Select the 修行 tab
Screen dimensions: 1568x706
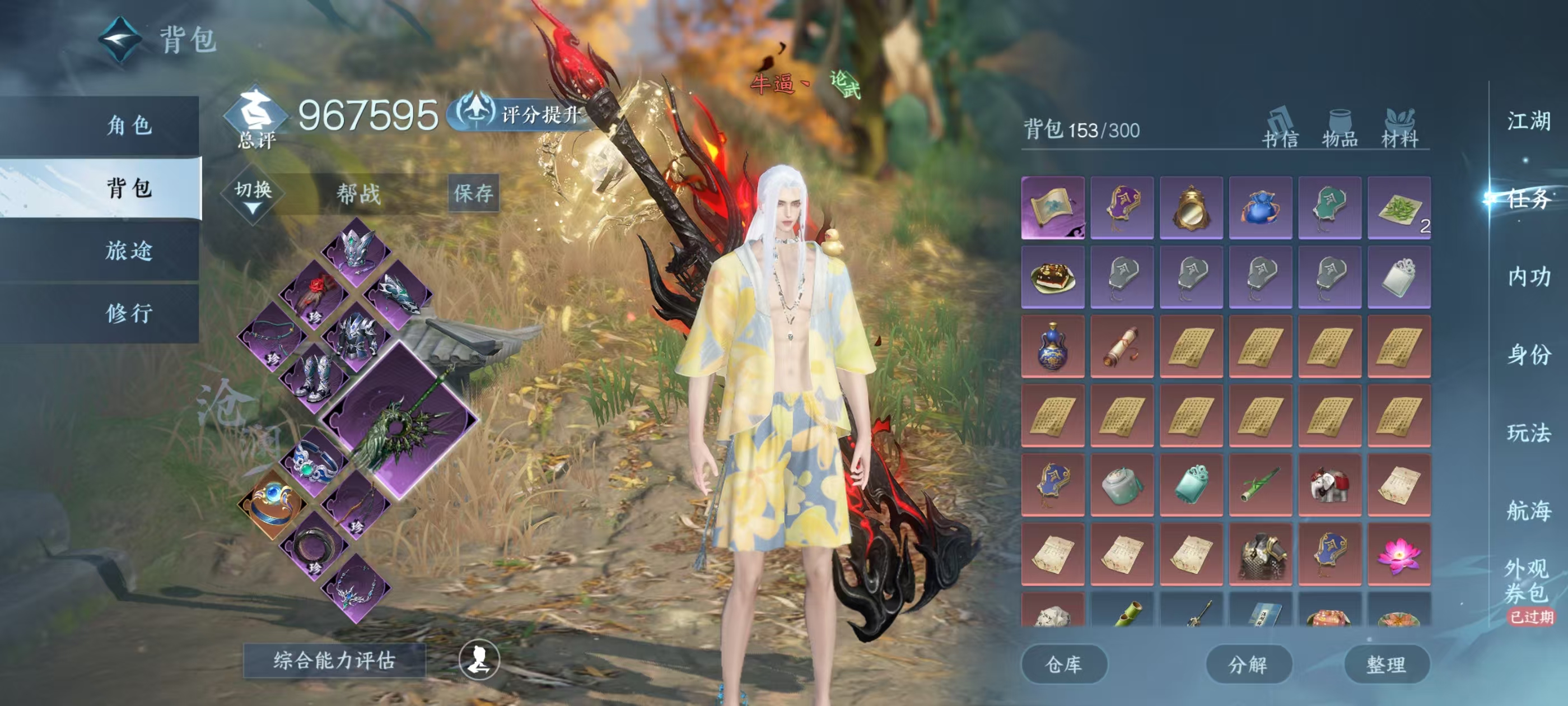pyautogui.click(x=129, y=313)
